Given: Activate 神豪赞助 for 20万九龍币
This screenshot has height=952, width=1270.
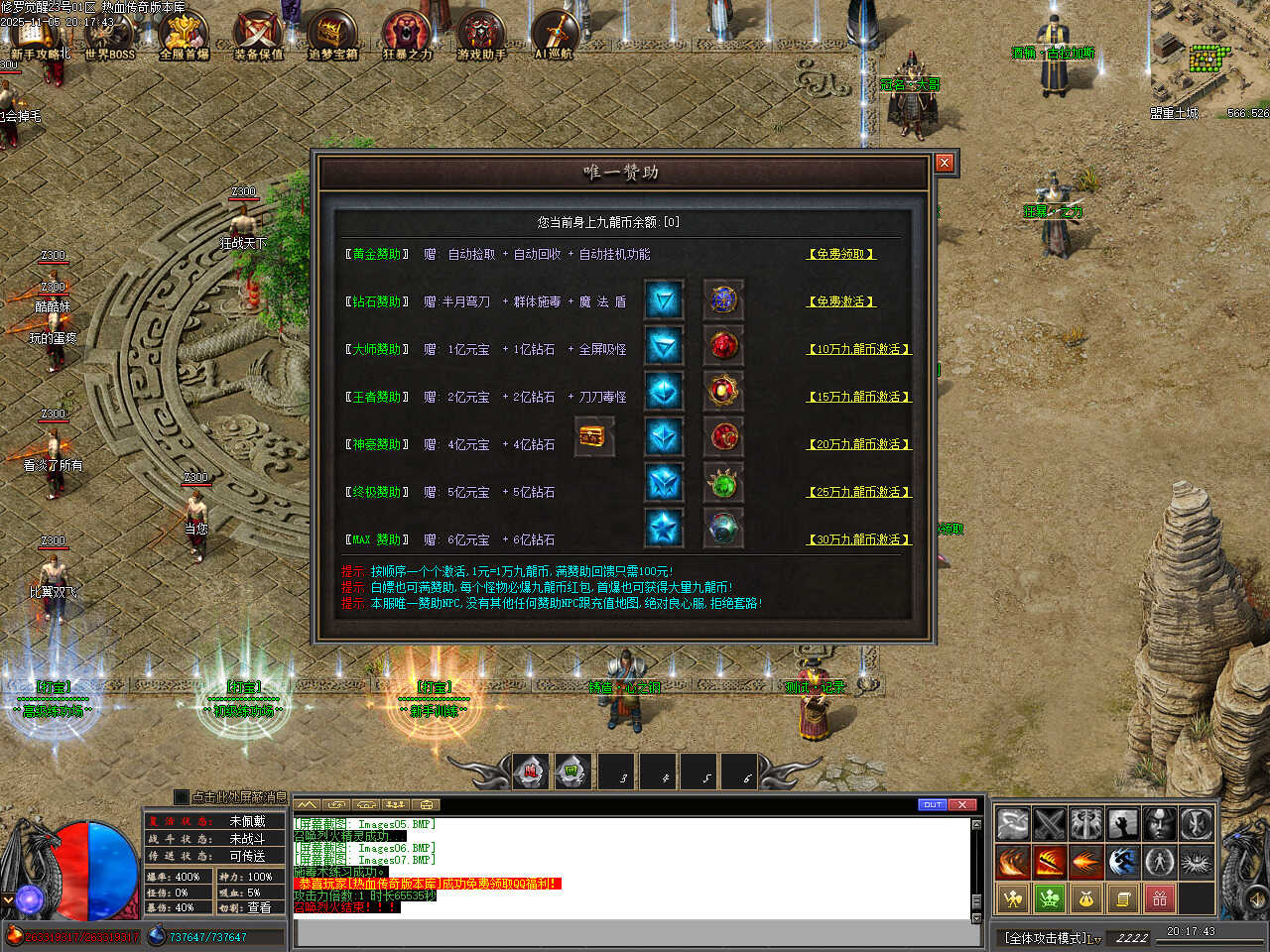Looking at the screenshot, I should point(859,444).
